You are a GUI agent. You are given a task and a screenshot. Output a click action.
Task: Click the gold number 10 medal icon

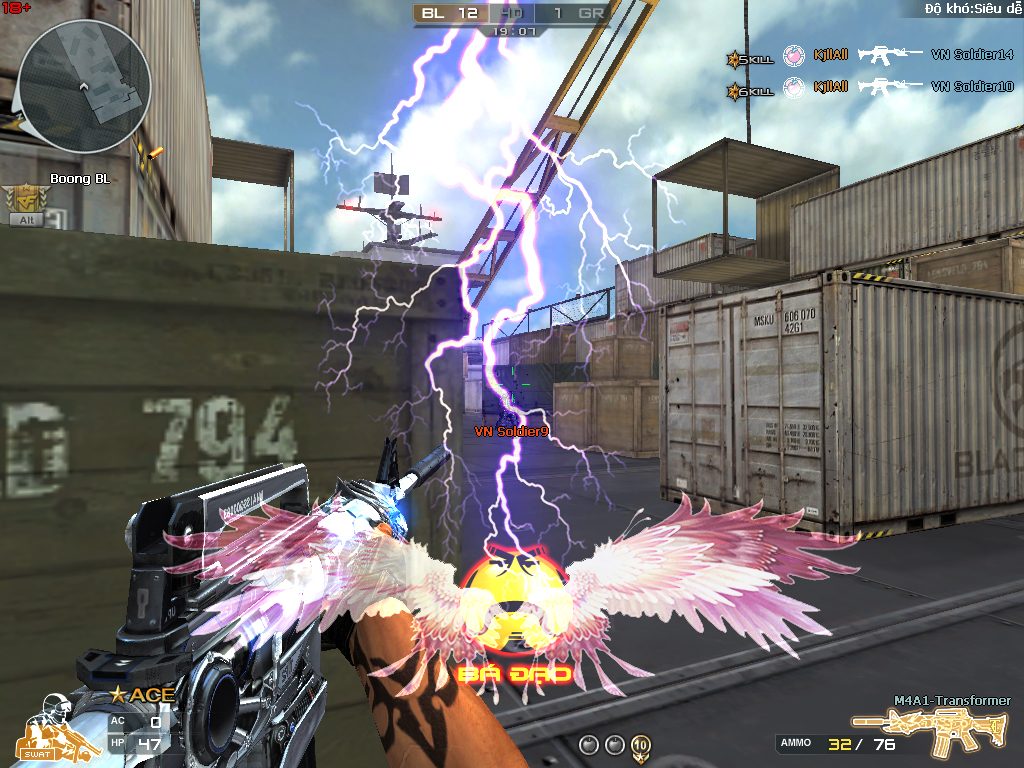[x=640, y=745]
